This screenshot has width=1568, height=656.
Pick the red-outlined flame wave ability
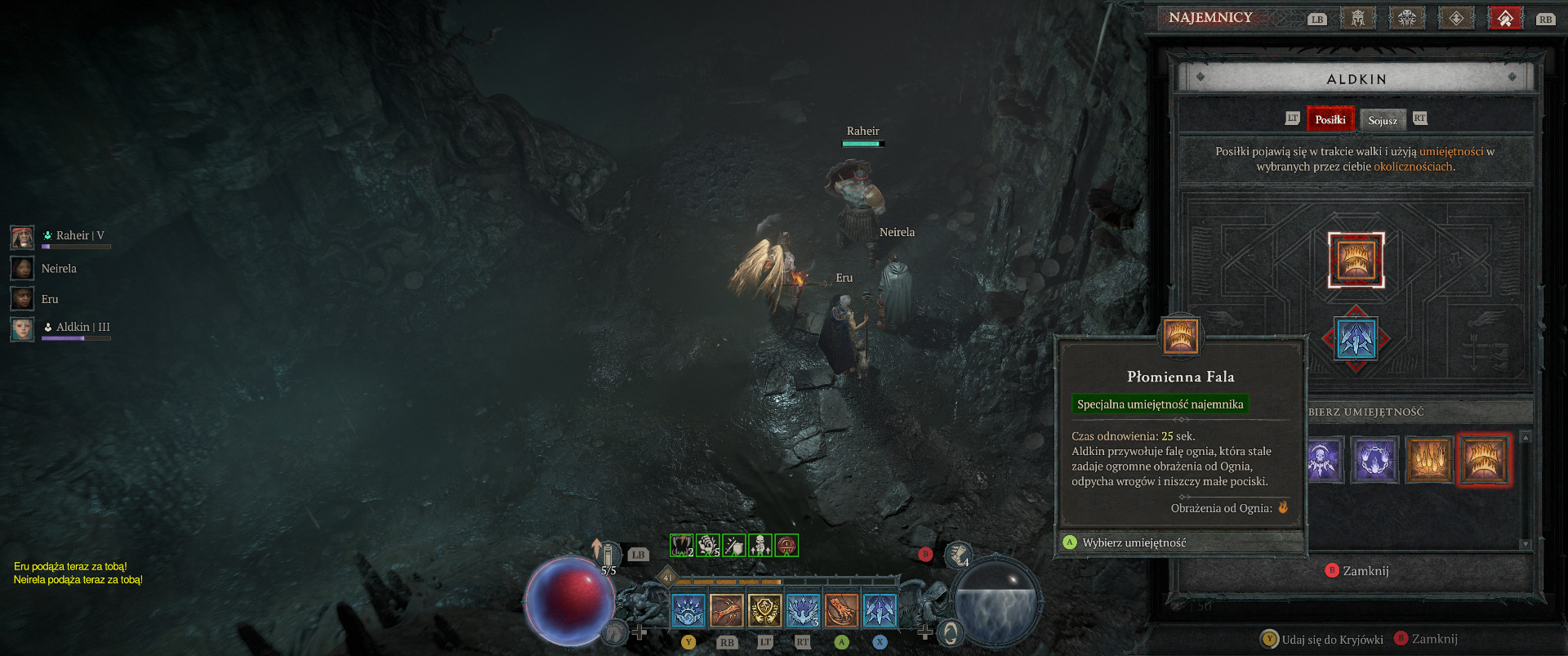point(1483,460)
